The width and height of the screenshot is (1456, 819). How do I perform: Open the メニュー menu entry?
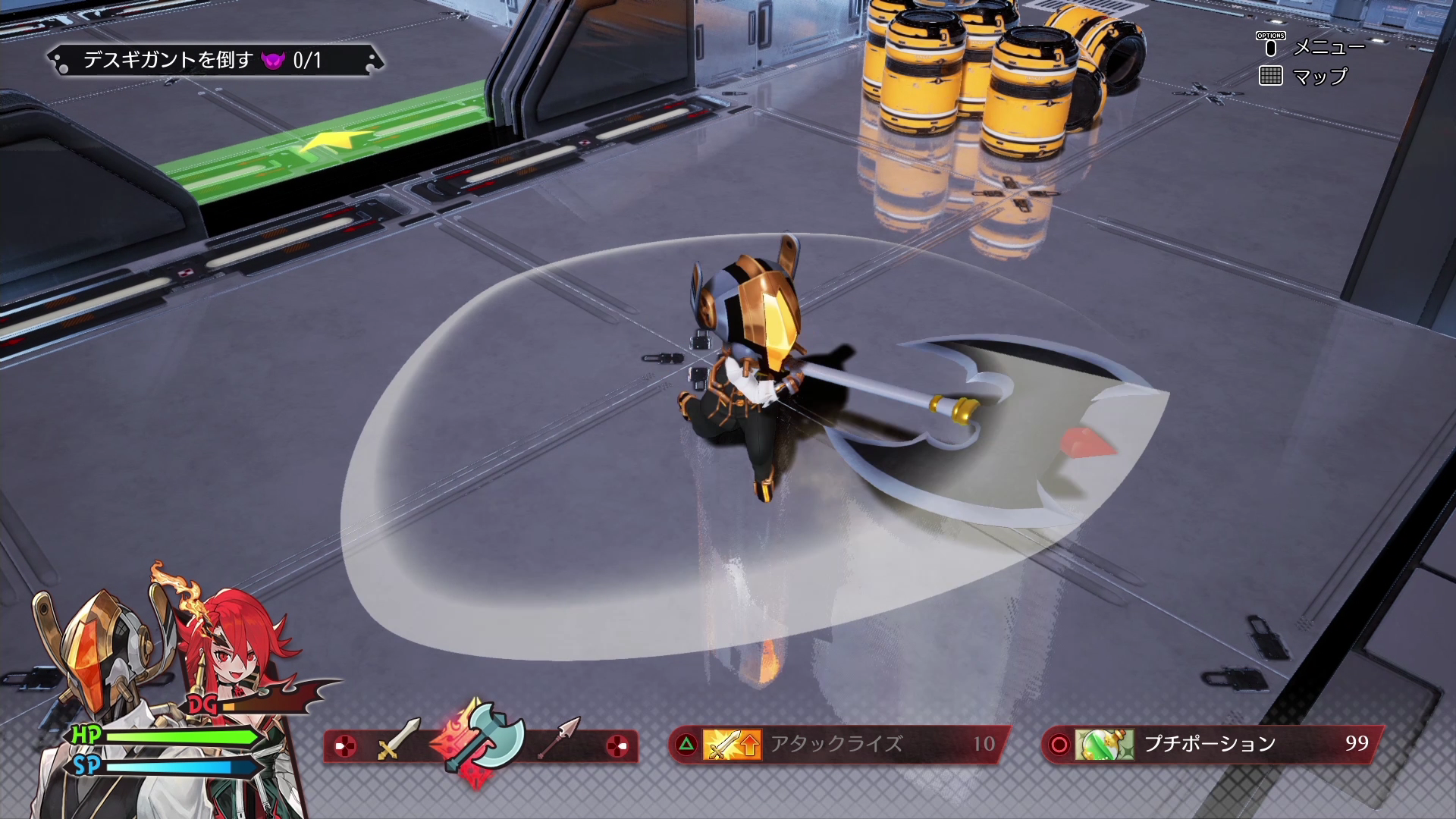coord(1327,47)
